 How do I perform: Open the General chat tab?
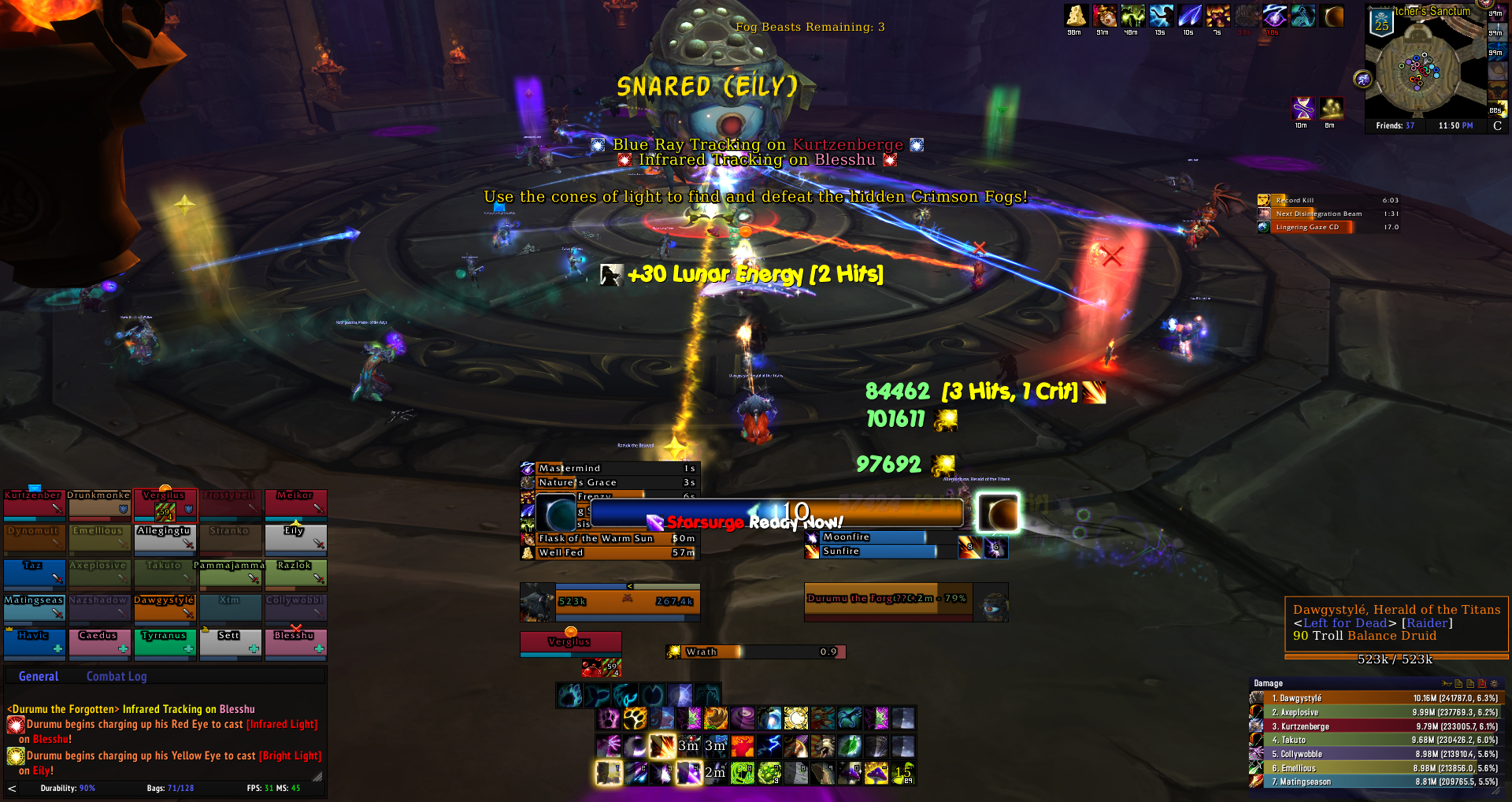pos(39,676)
